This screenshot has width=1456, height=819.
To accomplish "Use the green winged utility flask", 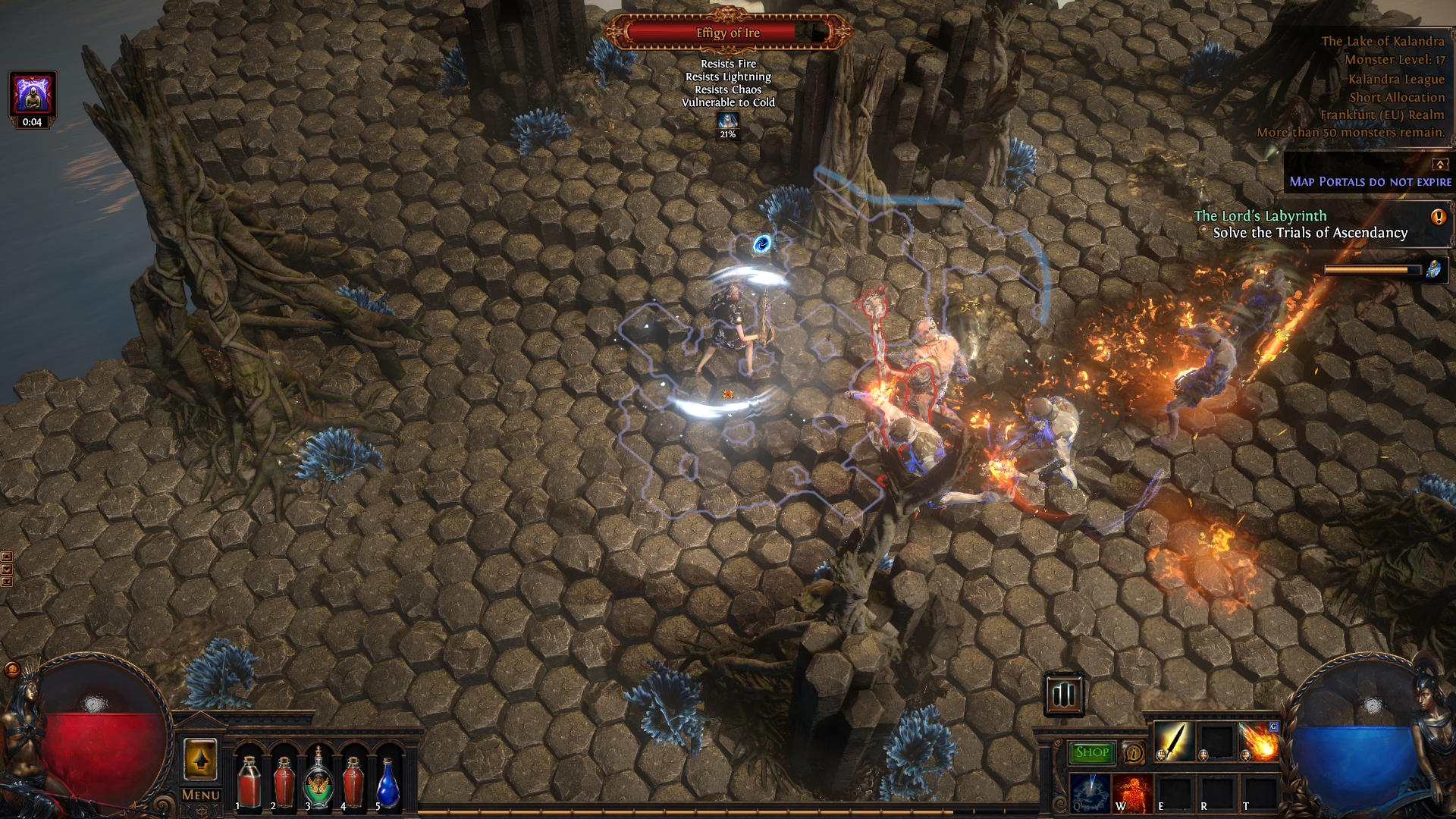I will click(318, 780).
